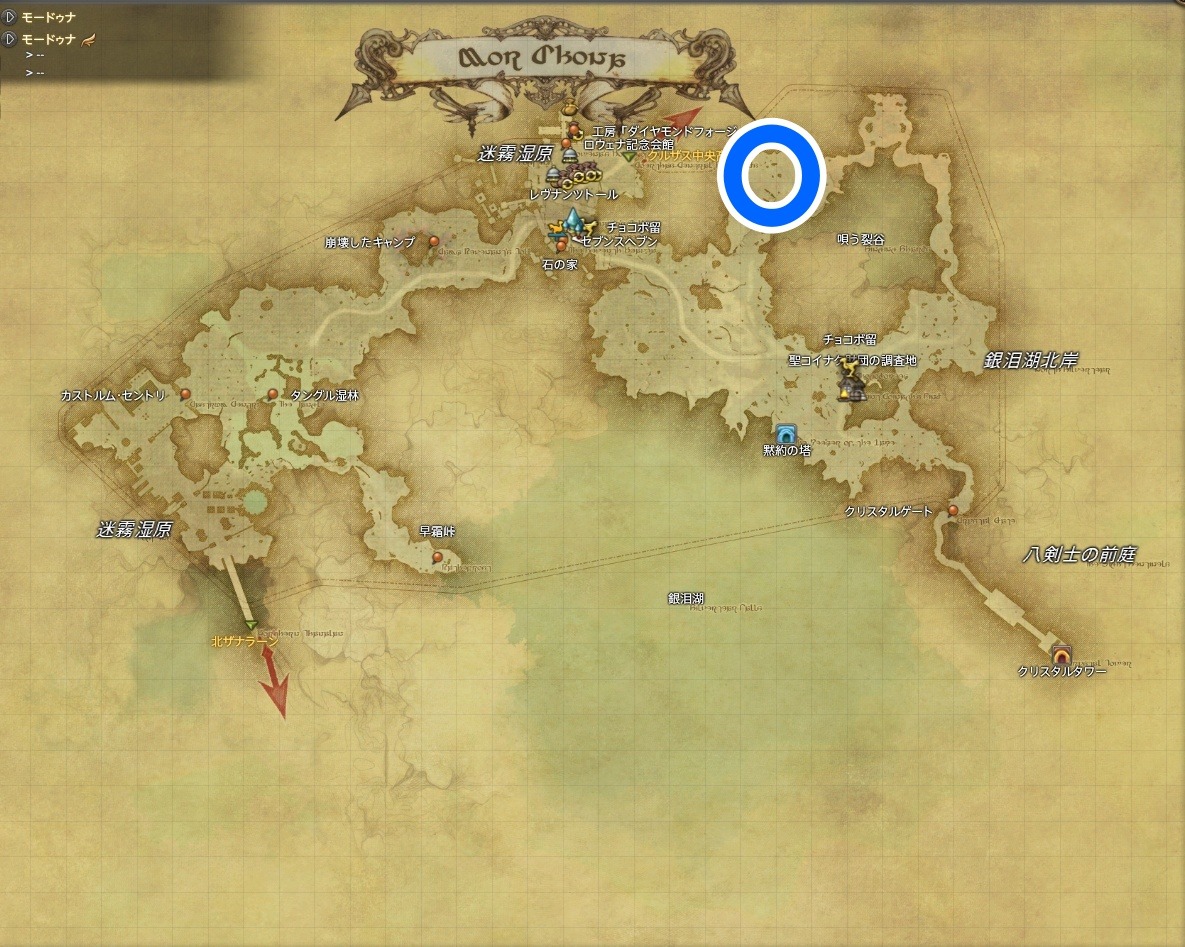Select the タングル湿林 orange map marker
Screen dimensions: 1185x947
pos(273,394)
